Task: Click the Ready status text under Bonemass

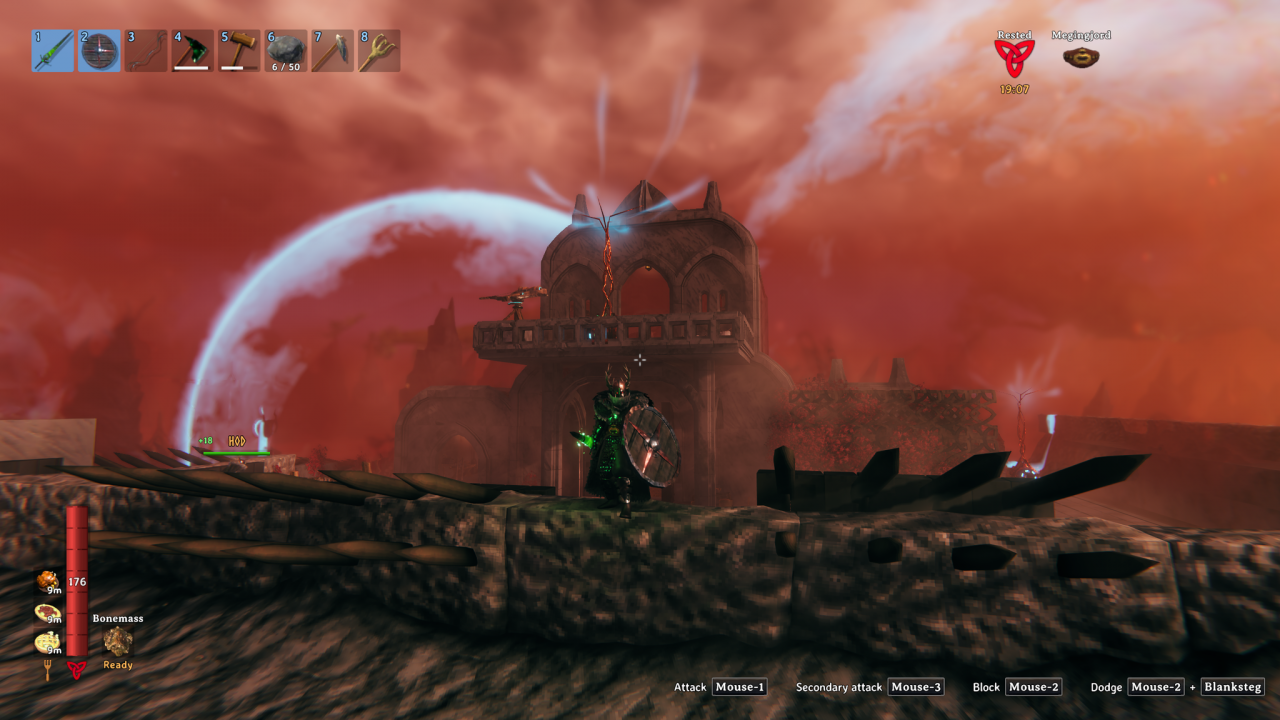Action: coord(117,665)
